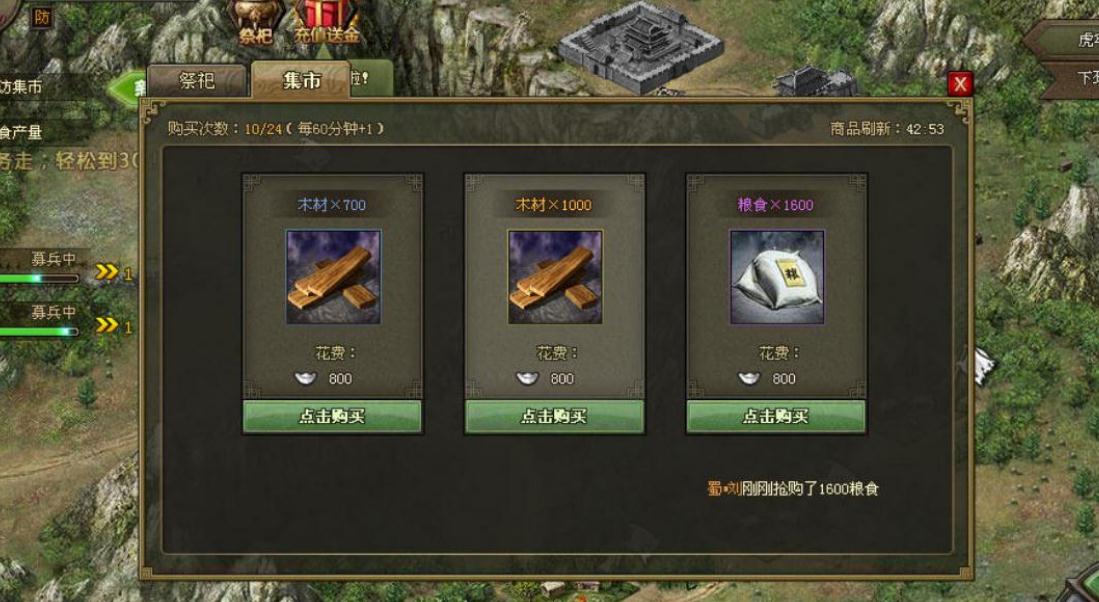Click the 防 defense icon
Image resolution: width=1099 pixels, height=602 pixels.
(41, 16)
